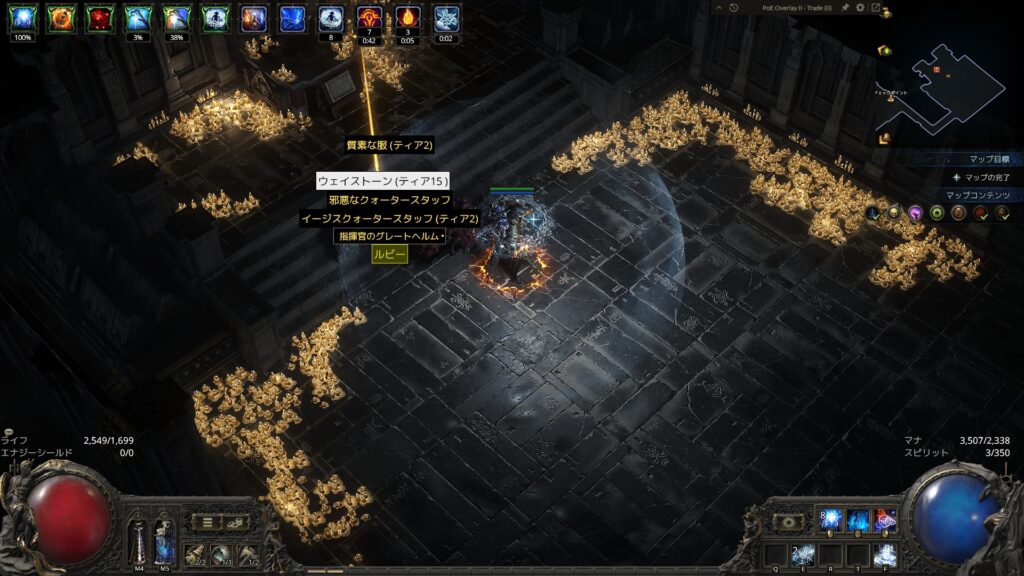The width and height of the screenshot is (1024, 576).
Task: Click the flame buff icon showing 0:05
Action: pos(407,18)
